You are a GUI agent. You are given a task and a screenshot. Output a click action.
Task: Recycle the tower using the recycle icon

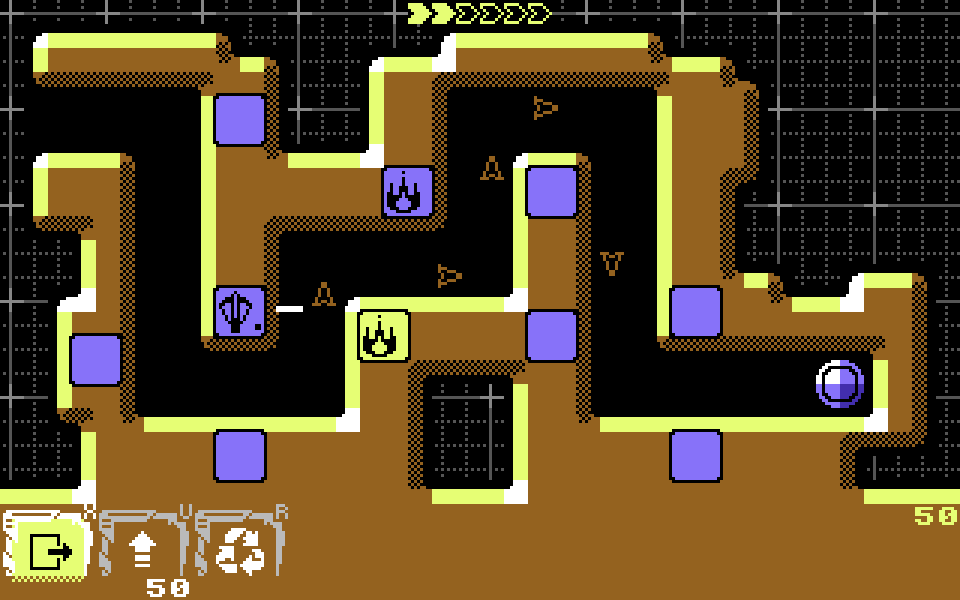[x=240, y=549]
